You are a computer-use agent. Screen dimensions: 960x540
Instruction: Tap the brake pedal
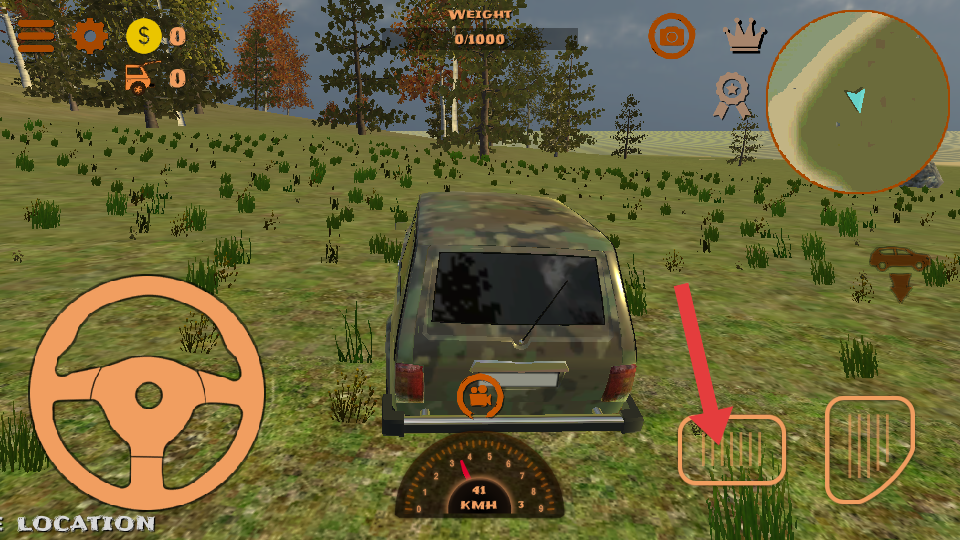point(732,449)
